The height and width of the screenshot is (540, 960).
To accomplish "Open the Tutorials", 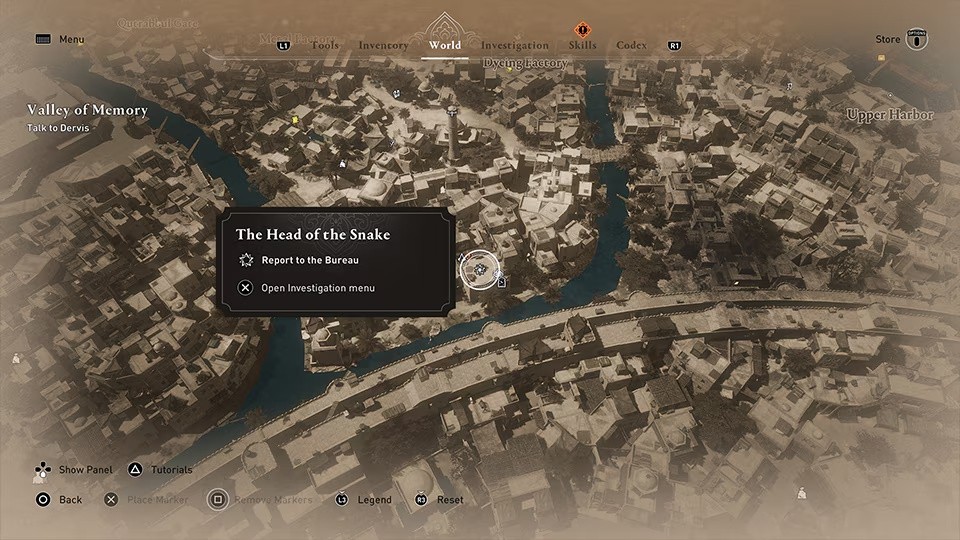I will (x=171, y=470).
